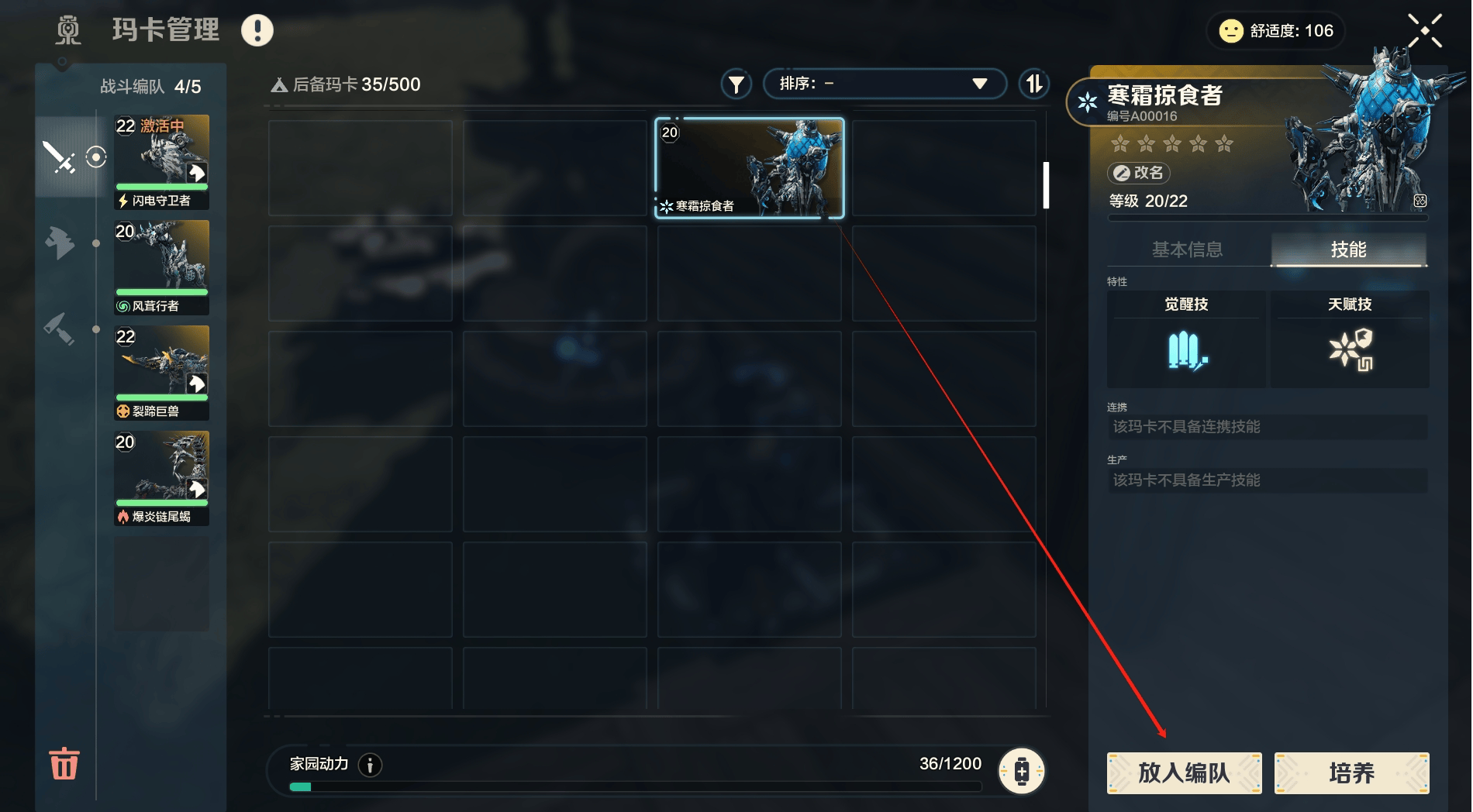Open the 培养 cultivation button
This screenshot has height=812, width=1473.
pyautogui.click(x=1351, y=772)
